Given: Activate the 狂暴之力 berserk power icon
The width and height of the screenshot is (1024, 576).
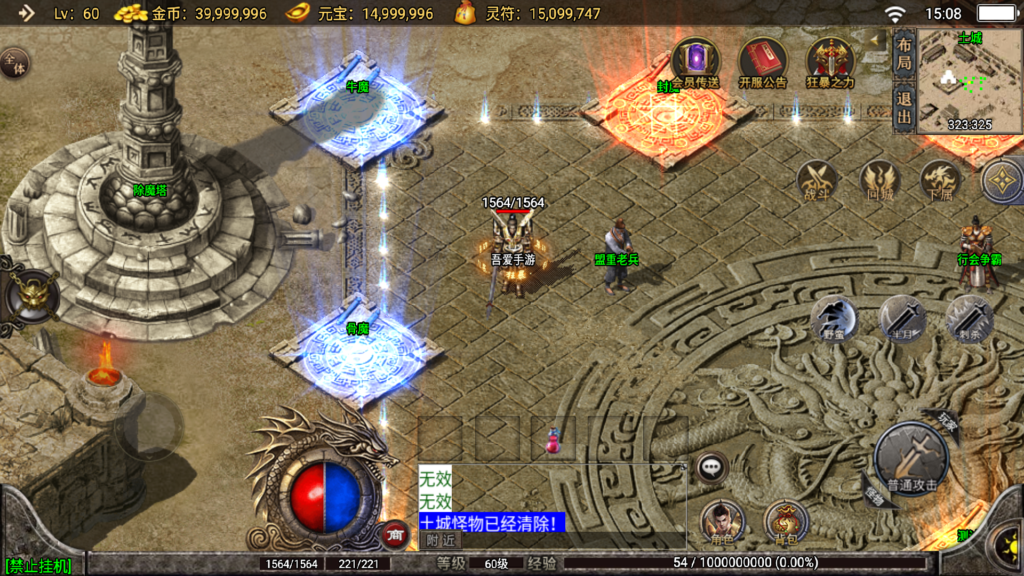Looking at the screenshot, I should tap(830, 61).
